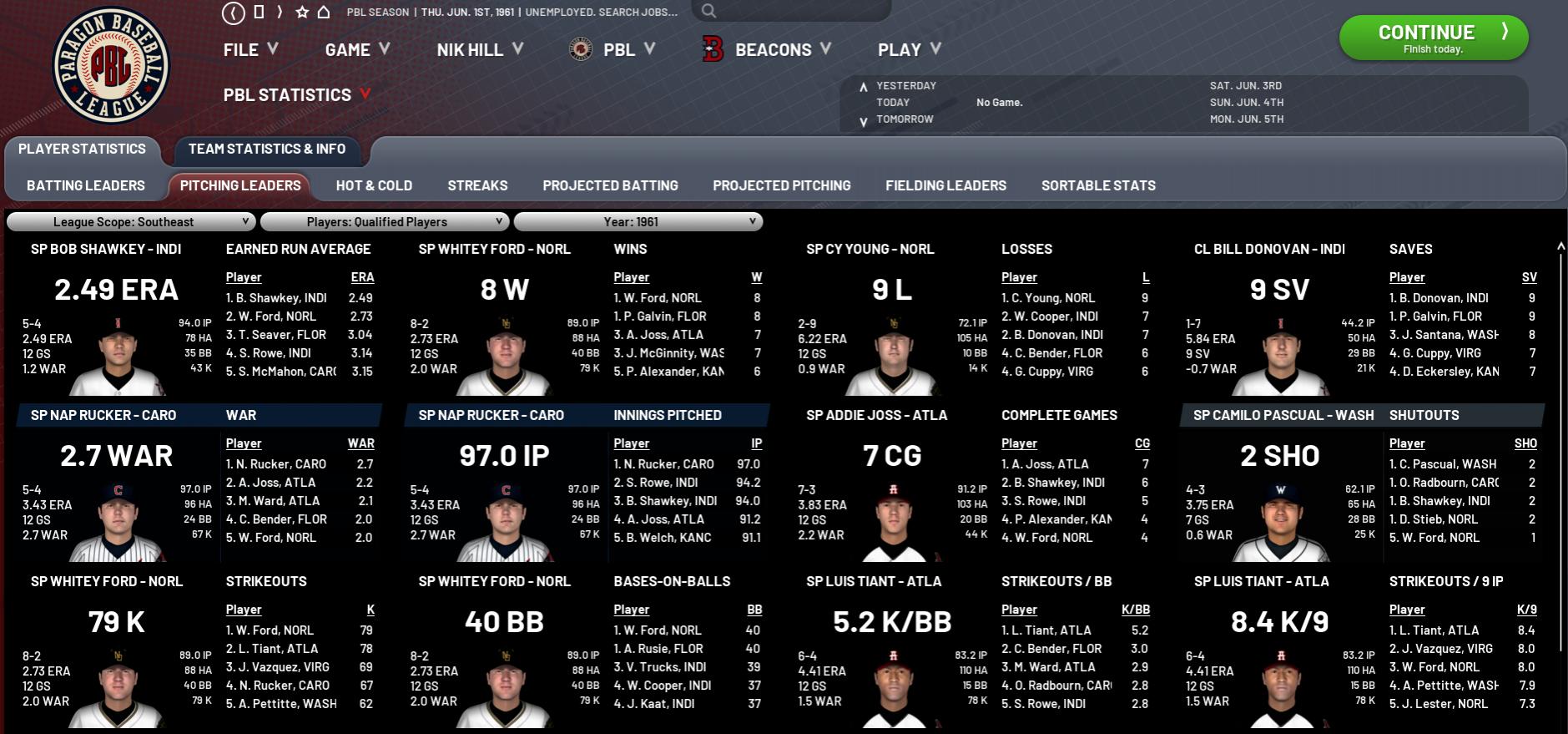Change the Year 1961 dropdown
Image resolution: width=1568 pixels, height=734 pixels.
point(638,222)
